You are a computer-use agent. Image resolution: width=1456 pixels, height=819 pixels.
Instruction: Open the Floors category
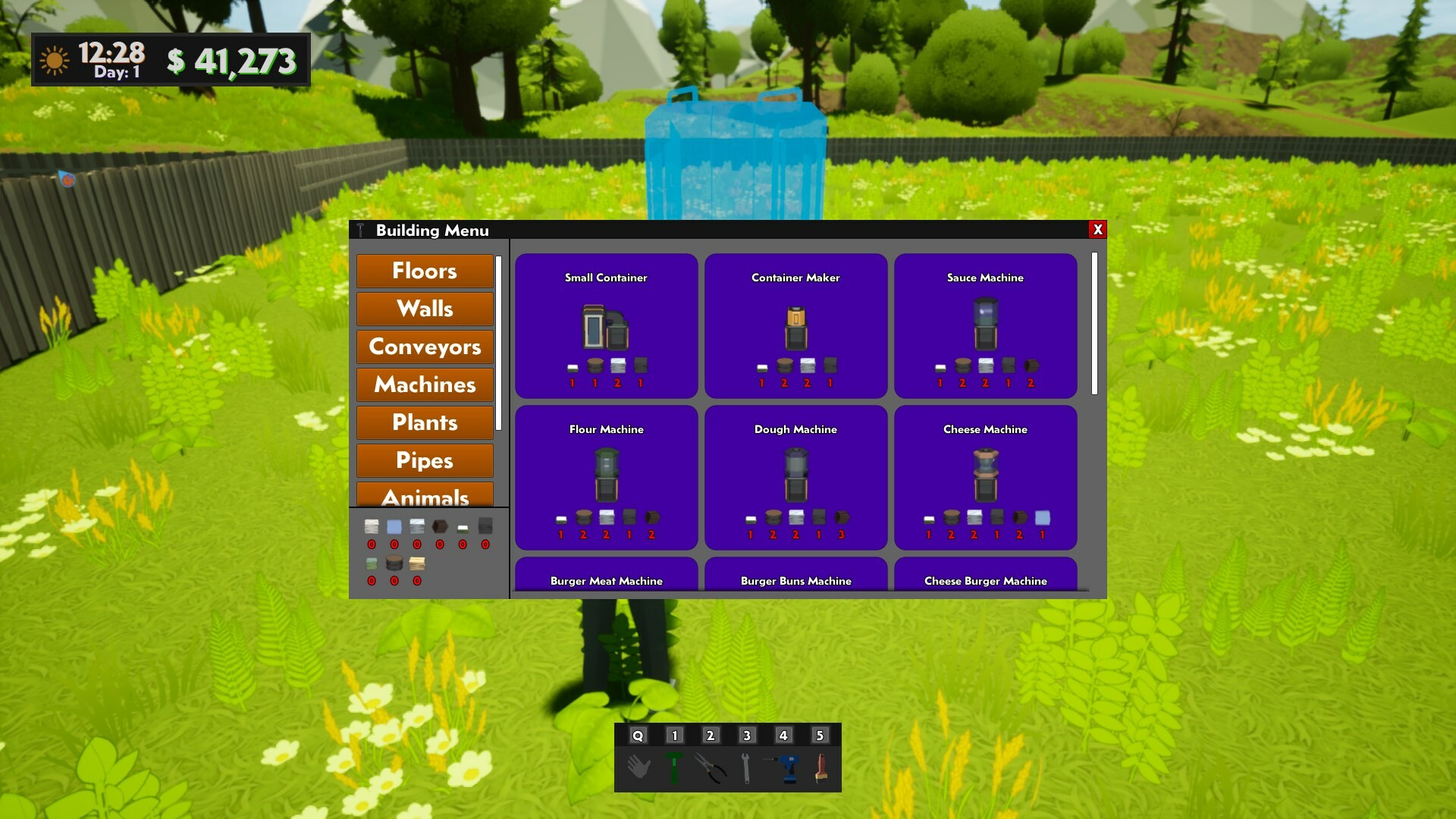click(425, 271)
